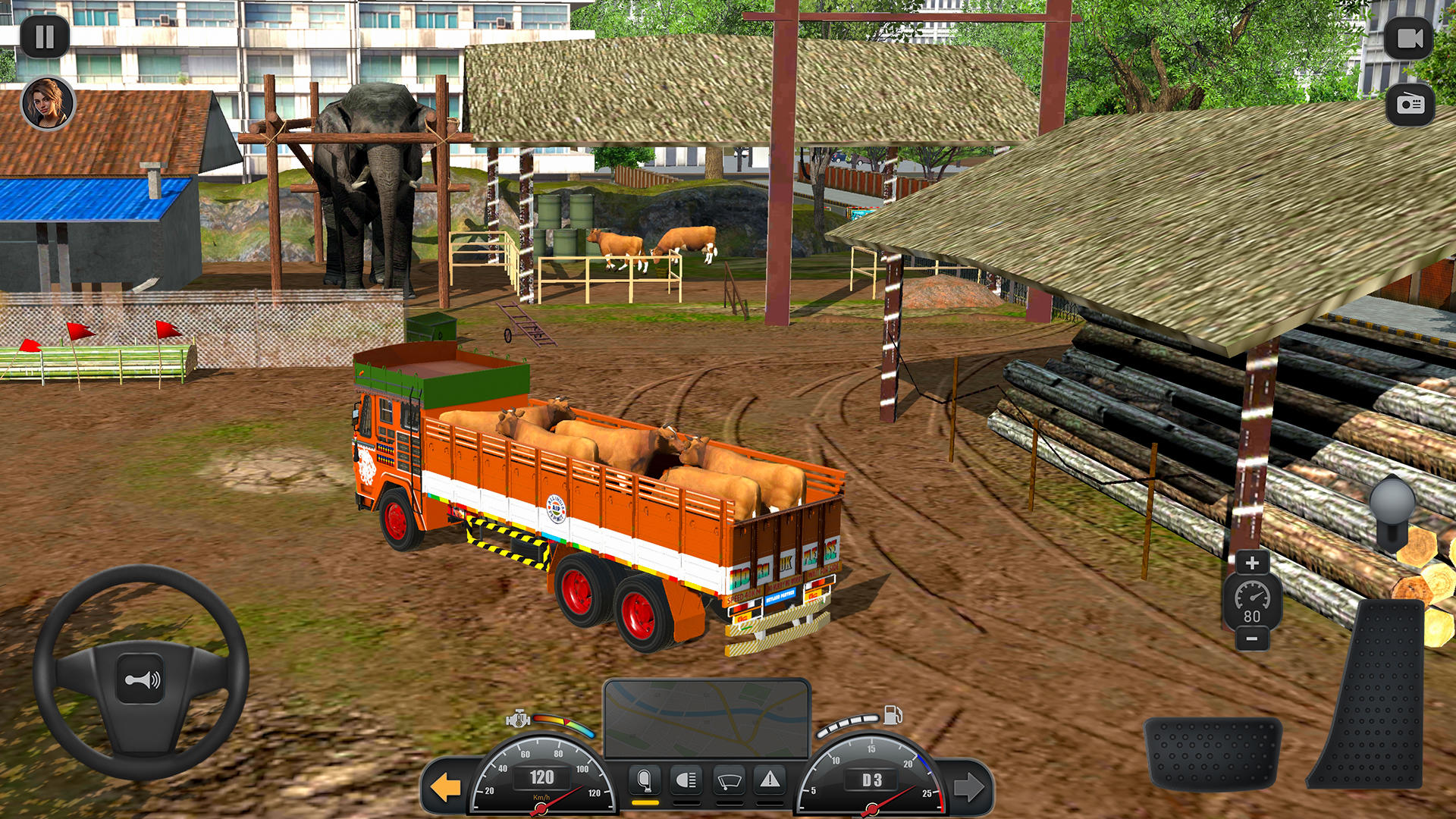Pause the game
The height and width of the screenshot is (819, 1456).
[x=45, y=34]
